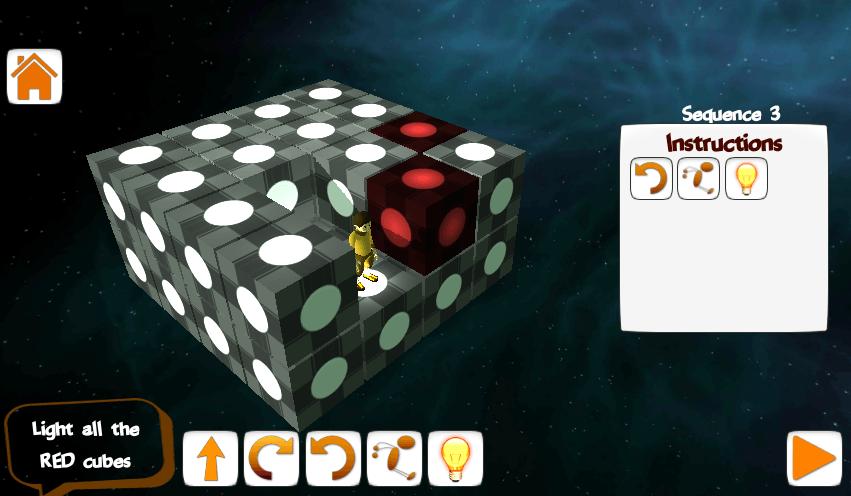851x496 pixels.
Task: Remove the turn left step in the Instructions panel
Action: tap(651, 179)
